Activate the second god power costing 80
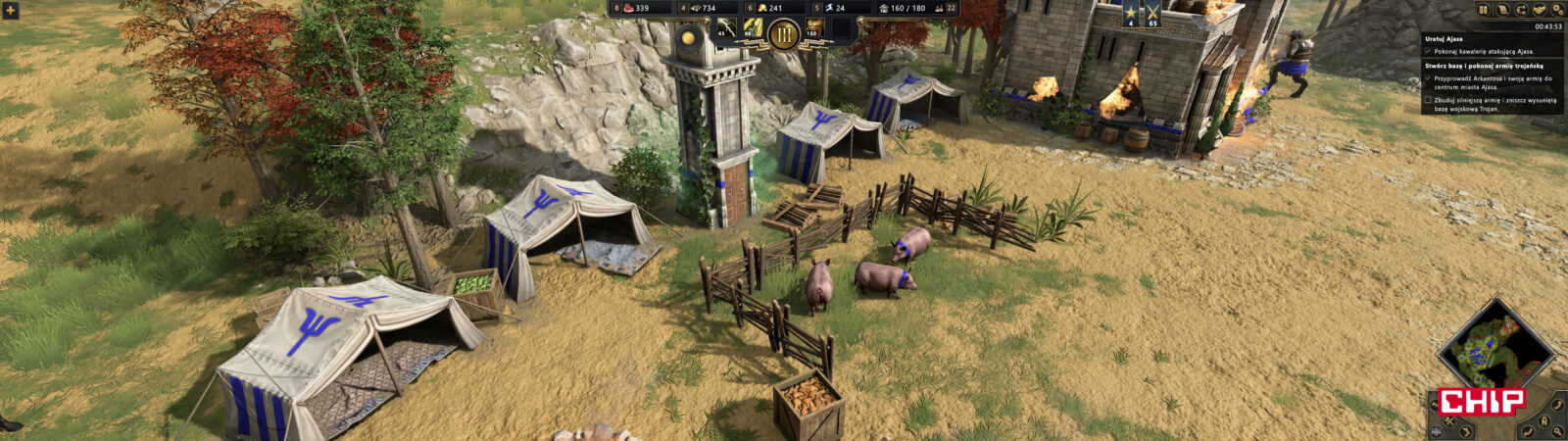The height and width of the screenshot is (441, 1568). [x=754, y=28]
